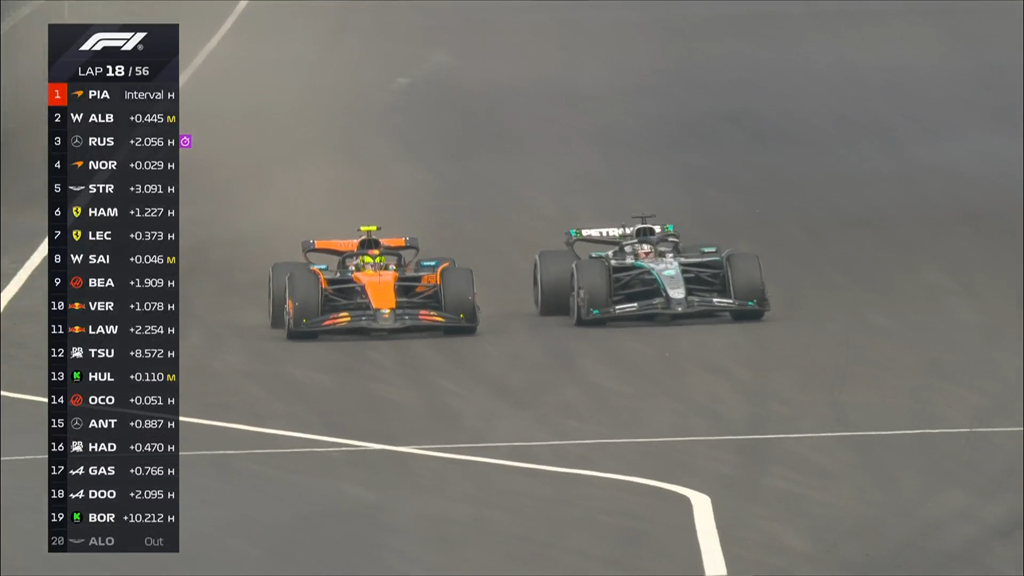Choose the LAW driver row
Screen dimensions: 1024x576
[x=113, y=330]
